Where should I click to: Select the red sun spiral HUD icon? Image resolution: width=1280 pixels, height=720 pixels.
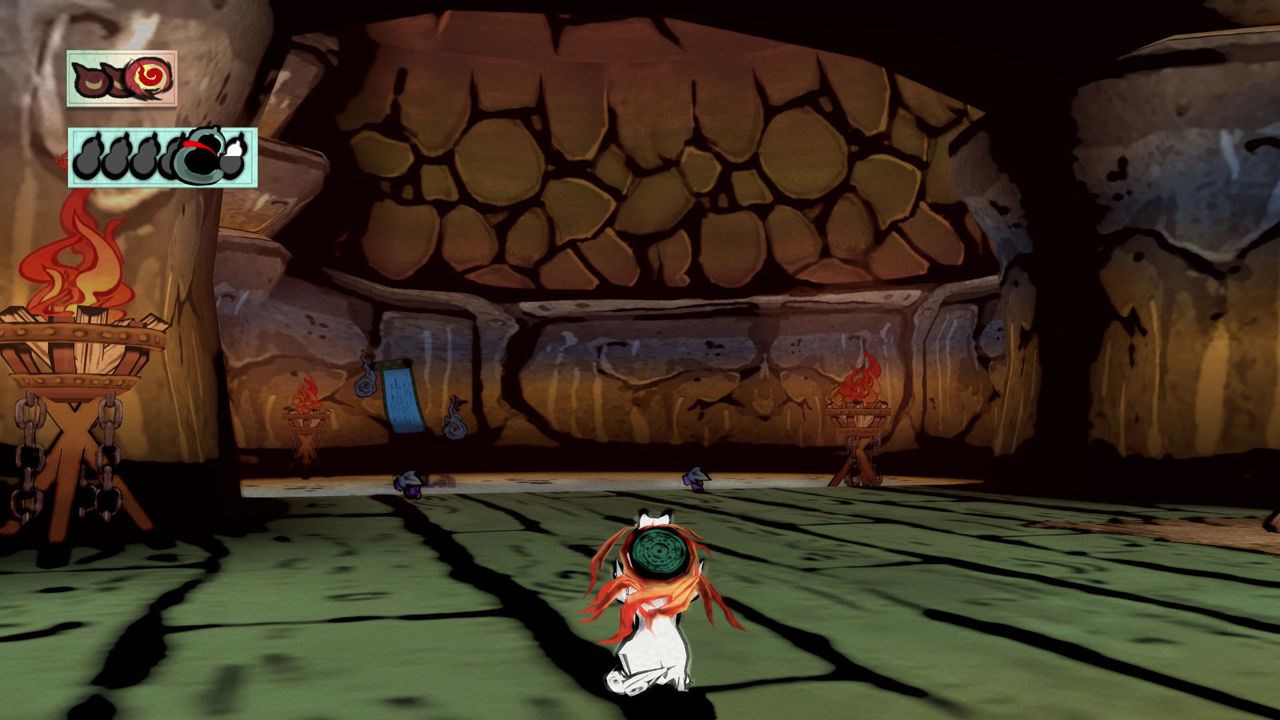[x=147, y=76]
